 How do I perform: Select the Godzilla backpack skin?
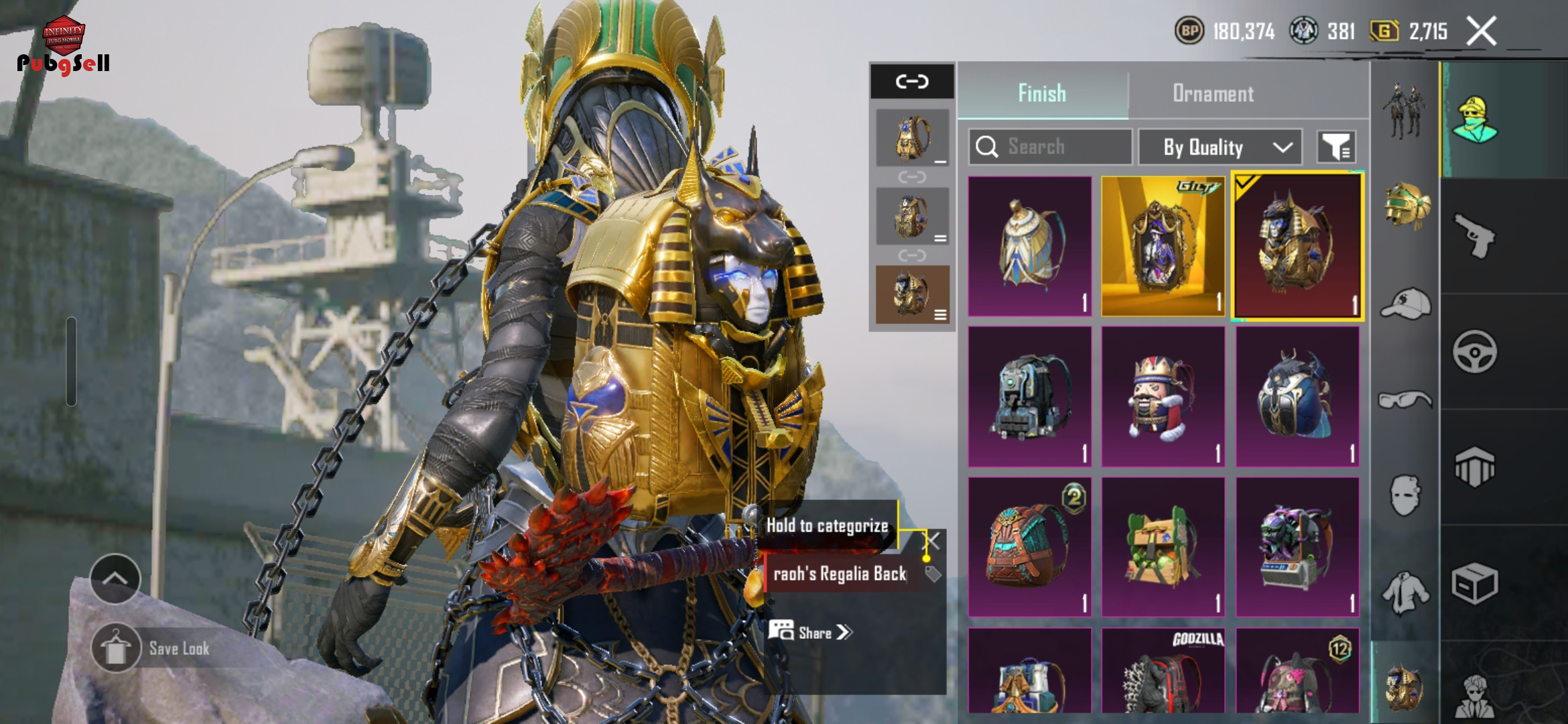tap(1163, 670)
